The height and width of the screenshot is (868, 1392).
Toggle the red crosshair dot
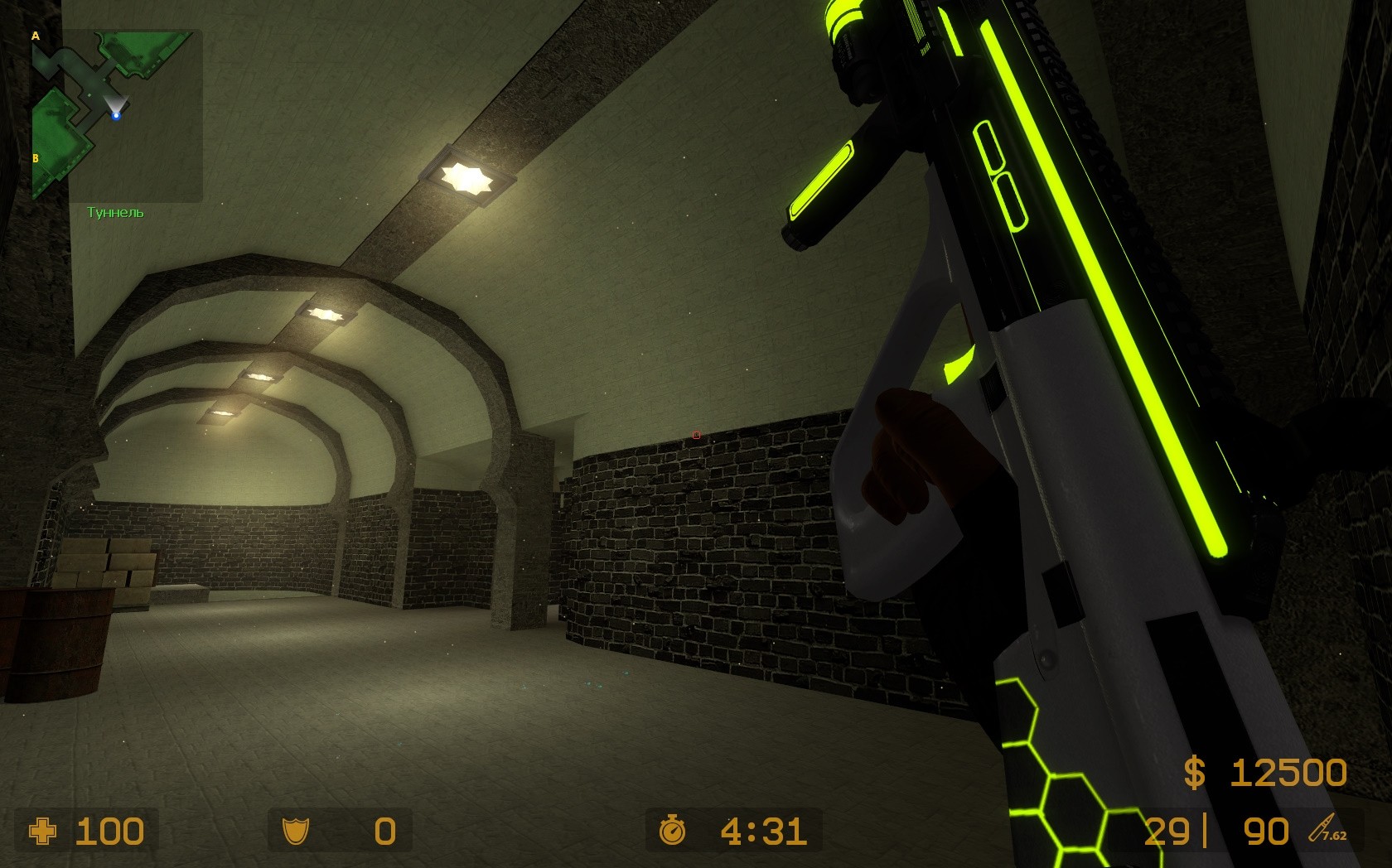coord(696,434)
